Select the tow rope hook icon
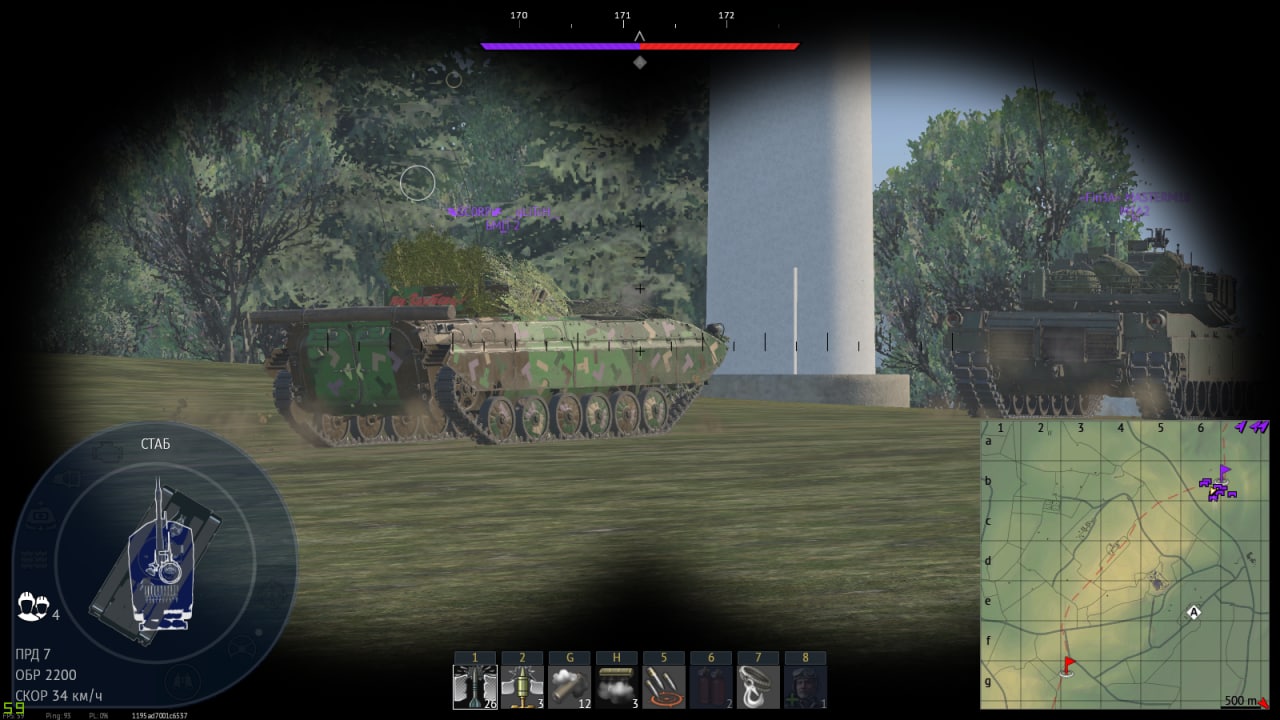This screenshot has width=1280, height=720. (758, 687)
